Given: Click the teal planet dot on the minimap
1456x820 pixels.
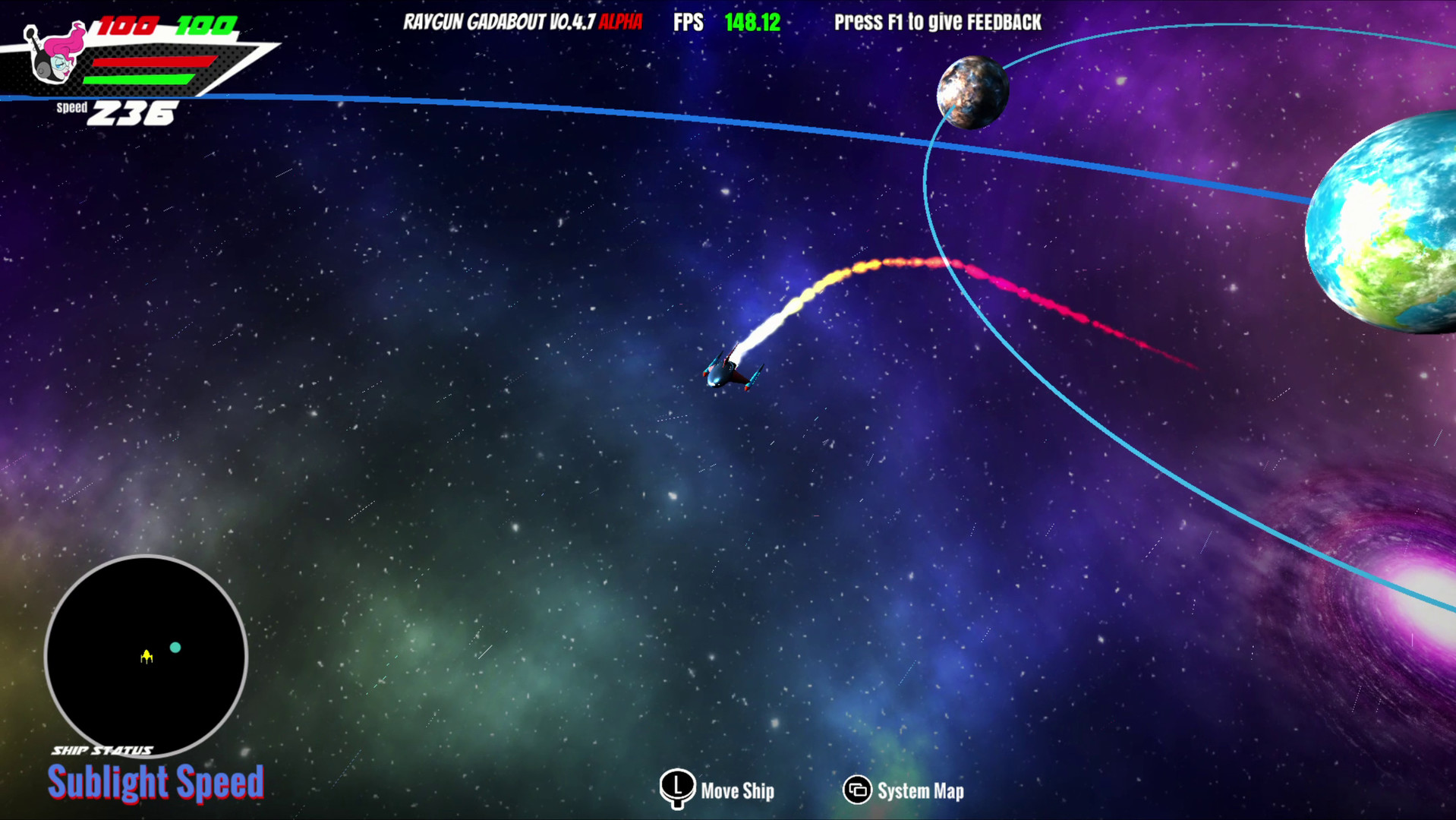Looking at the screenshot, I should [x=175, y=648].
